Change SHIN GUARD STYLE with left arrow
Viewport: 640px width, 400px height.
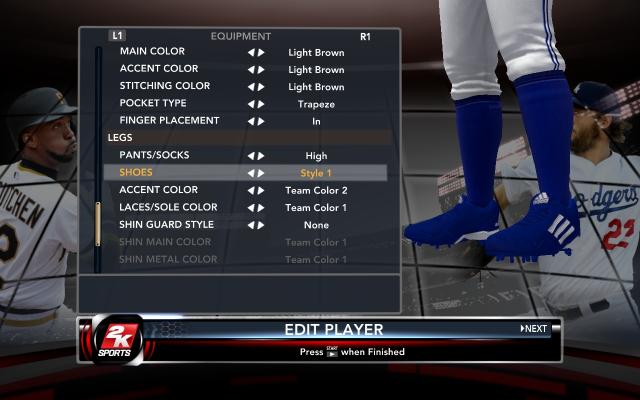point(251,225)
